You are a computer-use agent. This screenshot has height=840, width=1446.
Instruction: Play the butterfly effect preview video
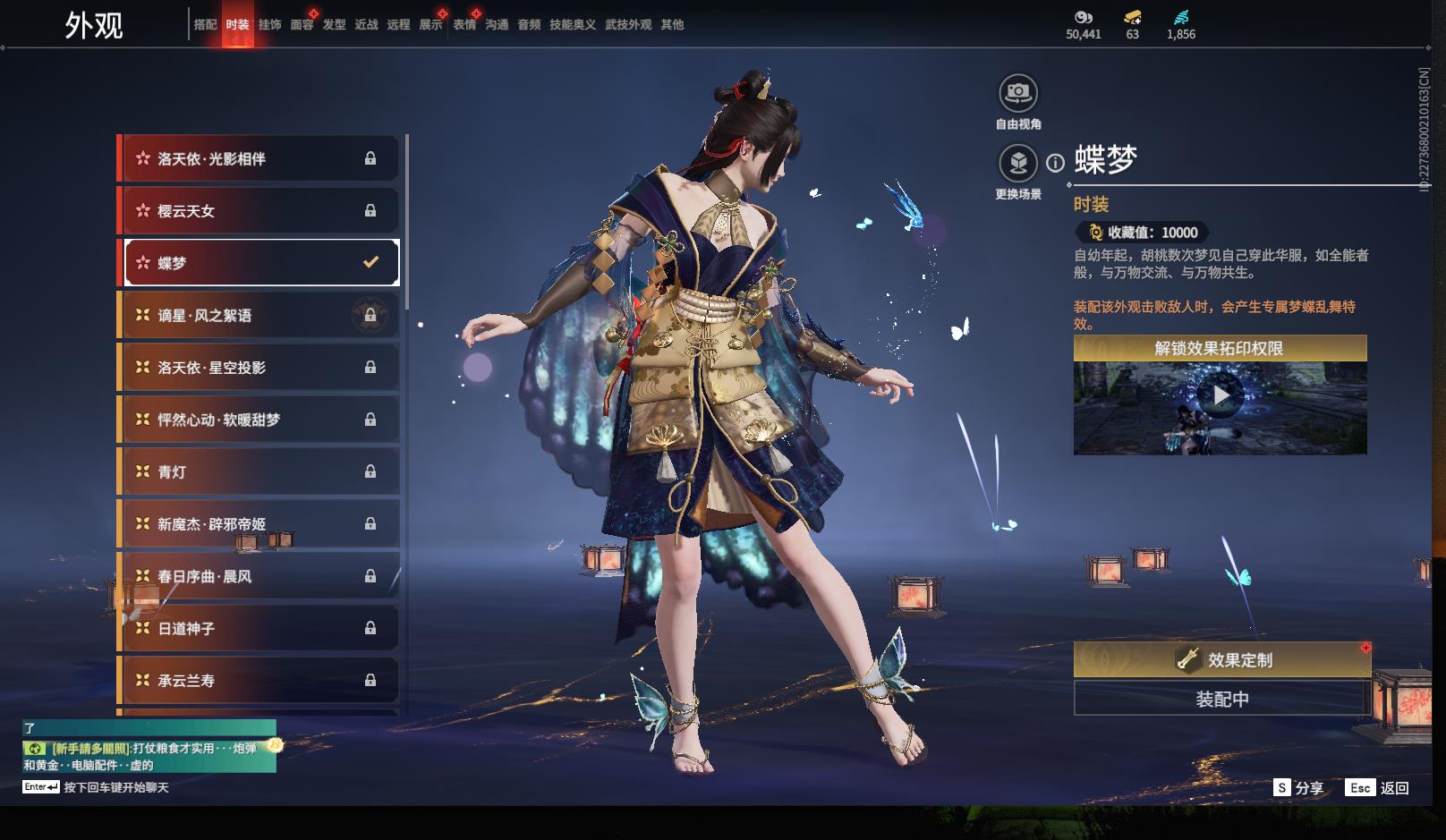click(1221, 395)
